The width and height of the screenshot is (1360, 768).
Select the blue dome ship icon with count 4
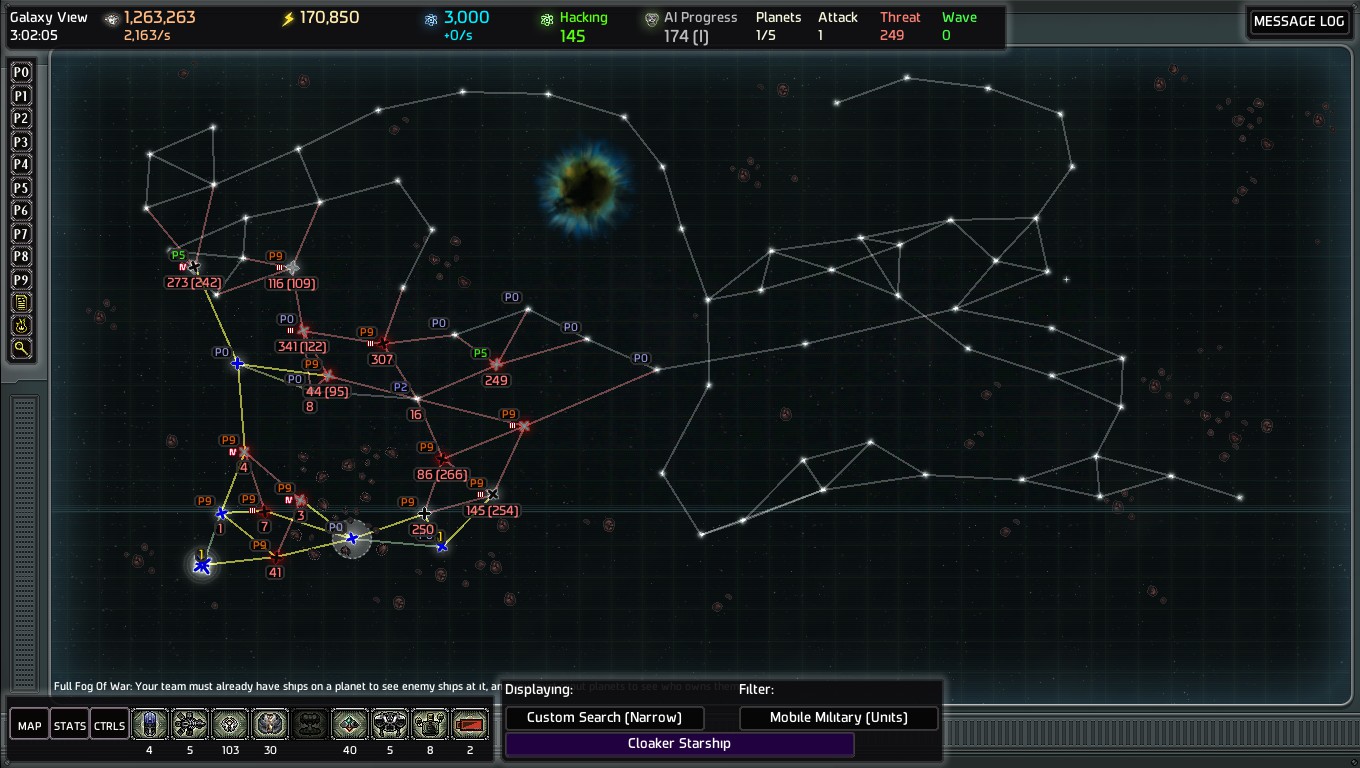[150, 724]
